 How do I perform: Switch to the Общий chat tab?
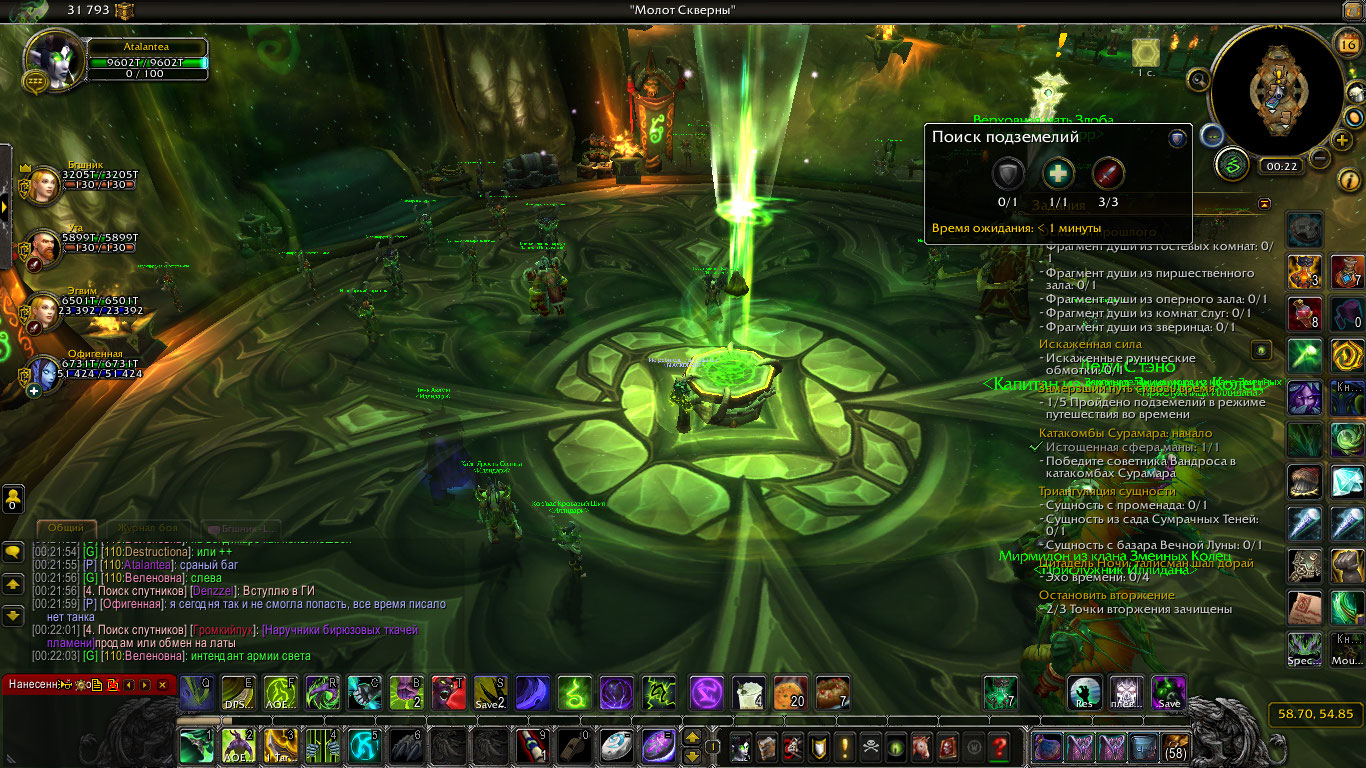click(66, 528)
